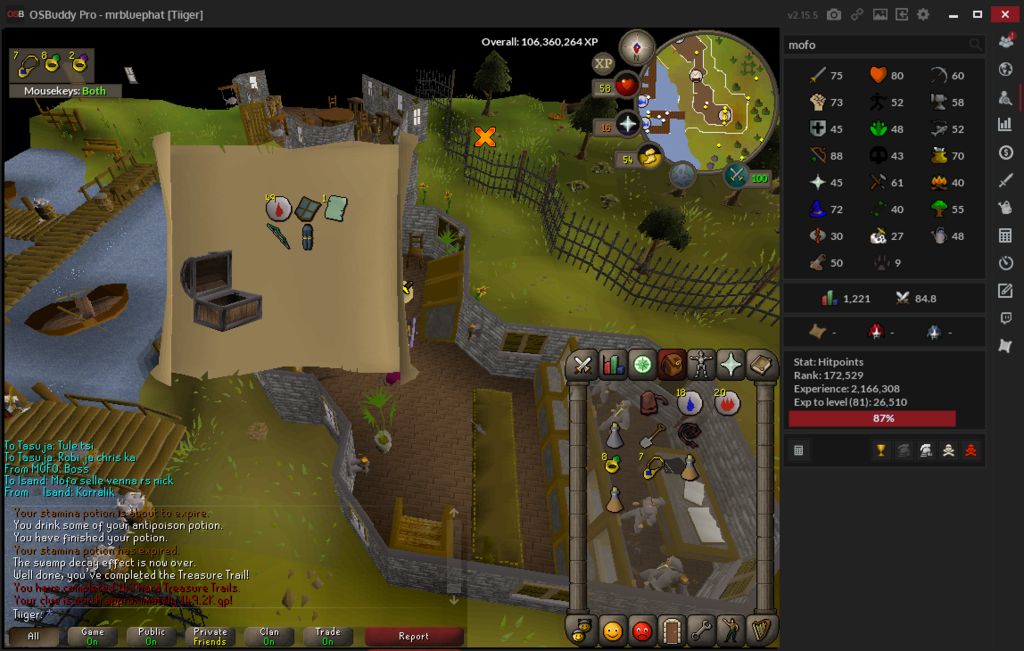The width and height of the screenshot is (1024, 651).
Task: Switch to the Stats tab
Action: coord(613,365)
